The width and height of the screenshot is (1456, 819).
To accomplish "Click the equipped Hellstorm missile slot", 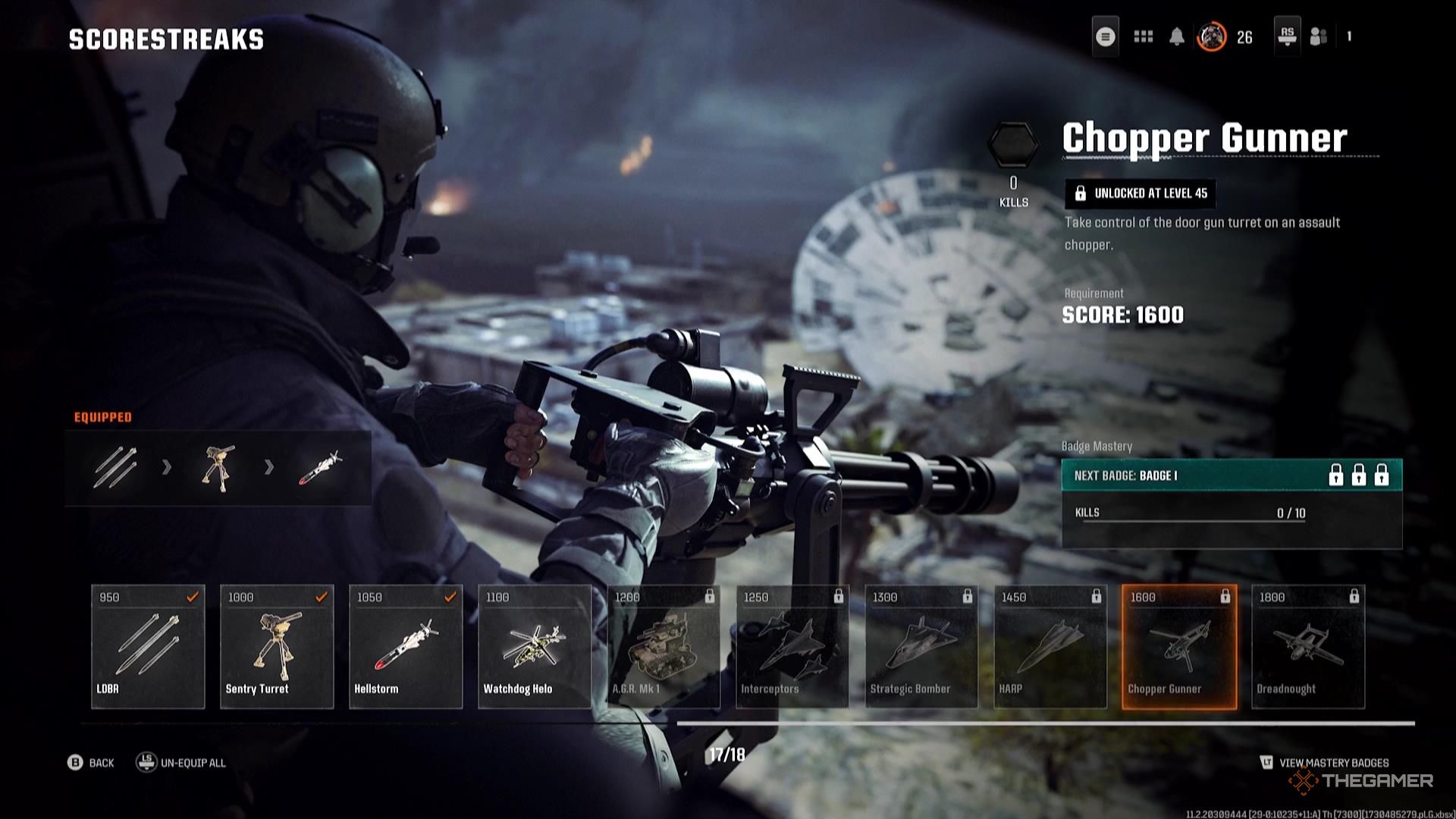I will pos(320,467).
